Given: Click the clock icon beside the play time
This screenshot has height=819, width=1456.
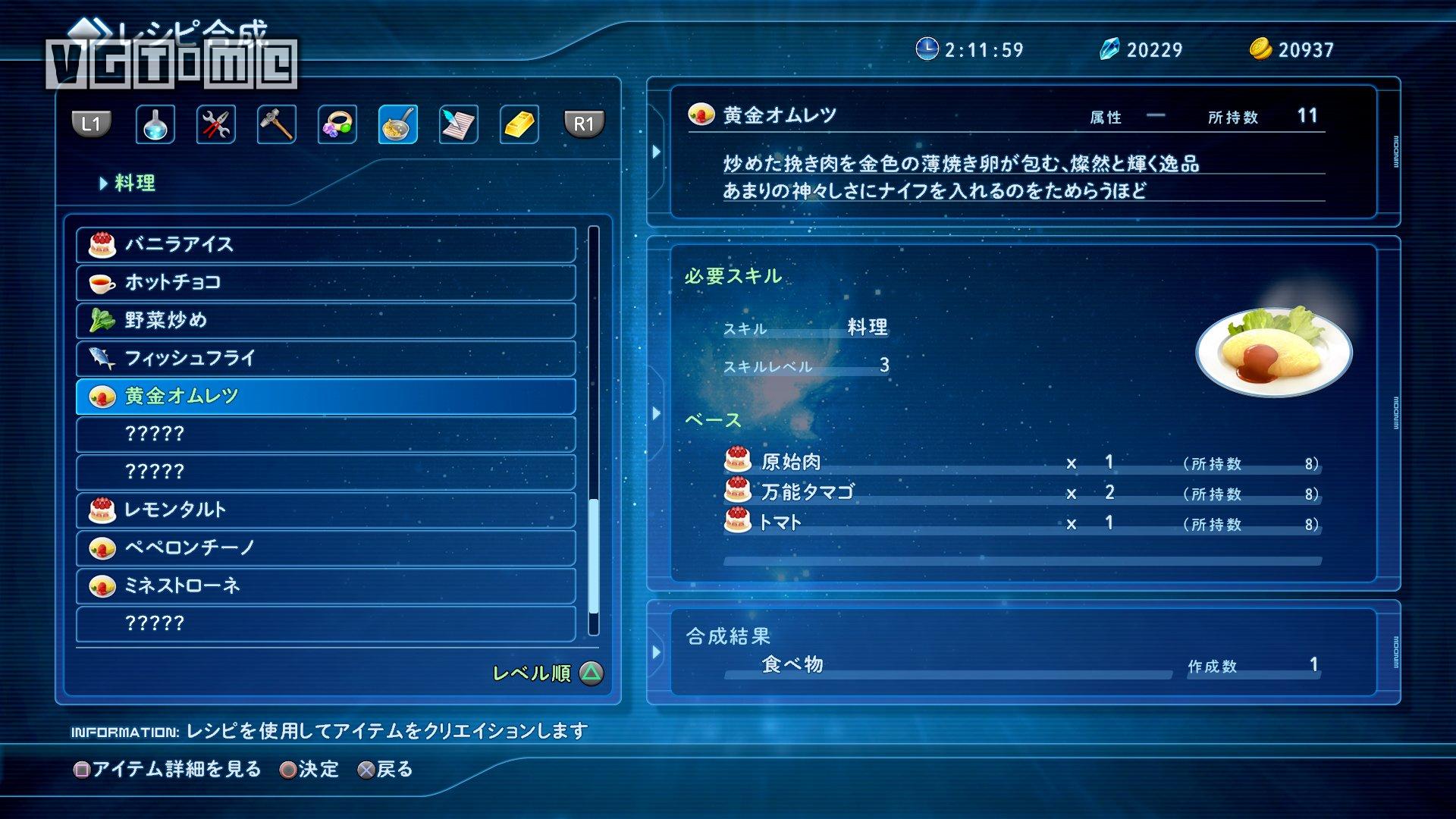Looking at the screenshot, I should point(926,49).
